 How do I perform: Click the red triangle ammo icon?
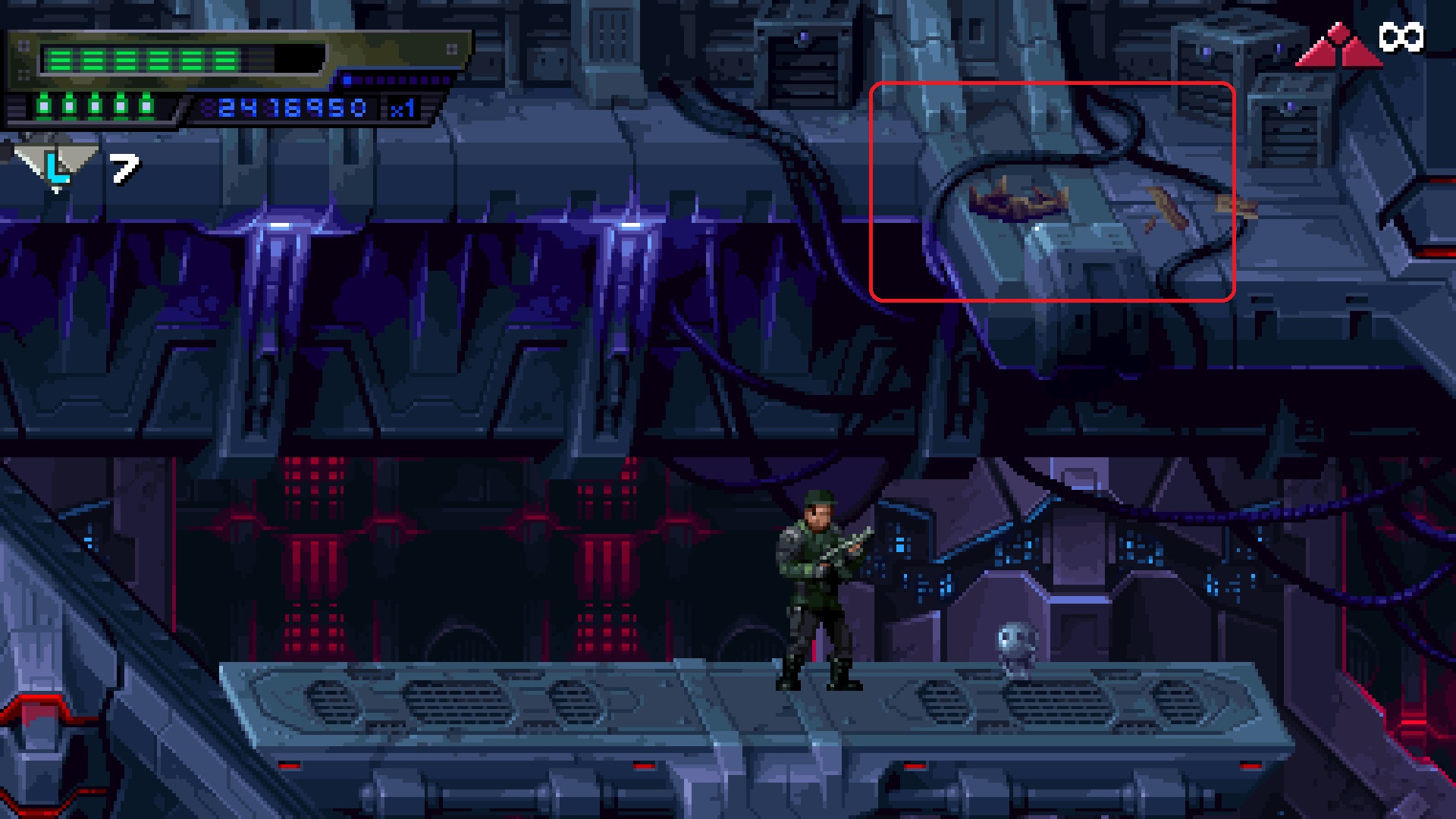(x=1338, y=47)
